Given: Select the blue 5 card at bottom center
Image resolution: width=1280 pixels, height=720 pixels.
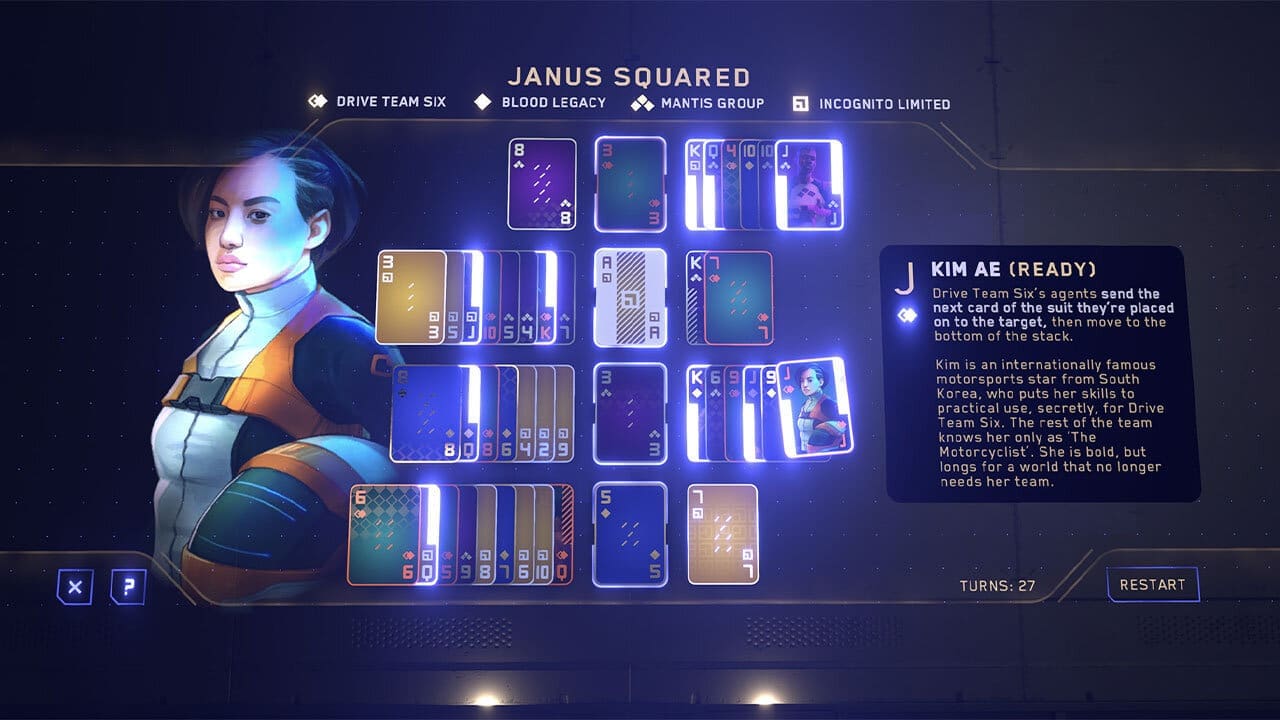Looking at the screenshot, I should (630, 534).
